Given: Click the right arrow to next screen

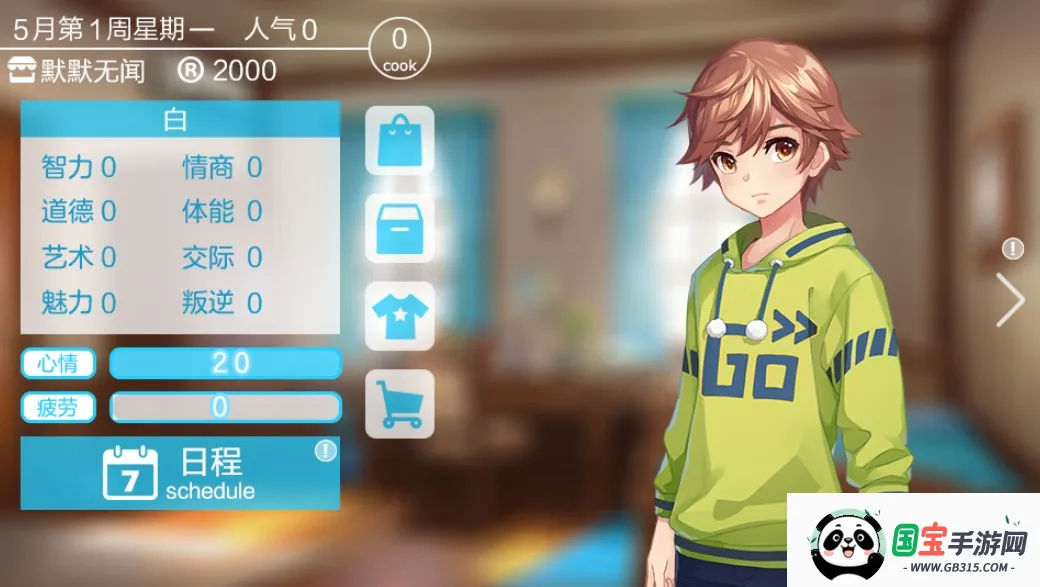Looking at the screenshot, I should click(1010, 299).
